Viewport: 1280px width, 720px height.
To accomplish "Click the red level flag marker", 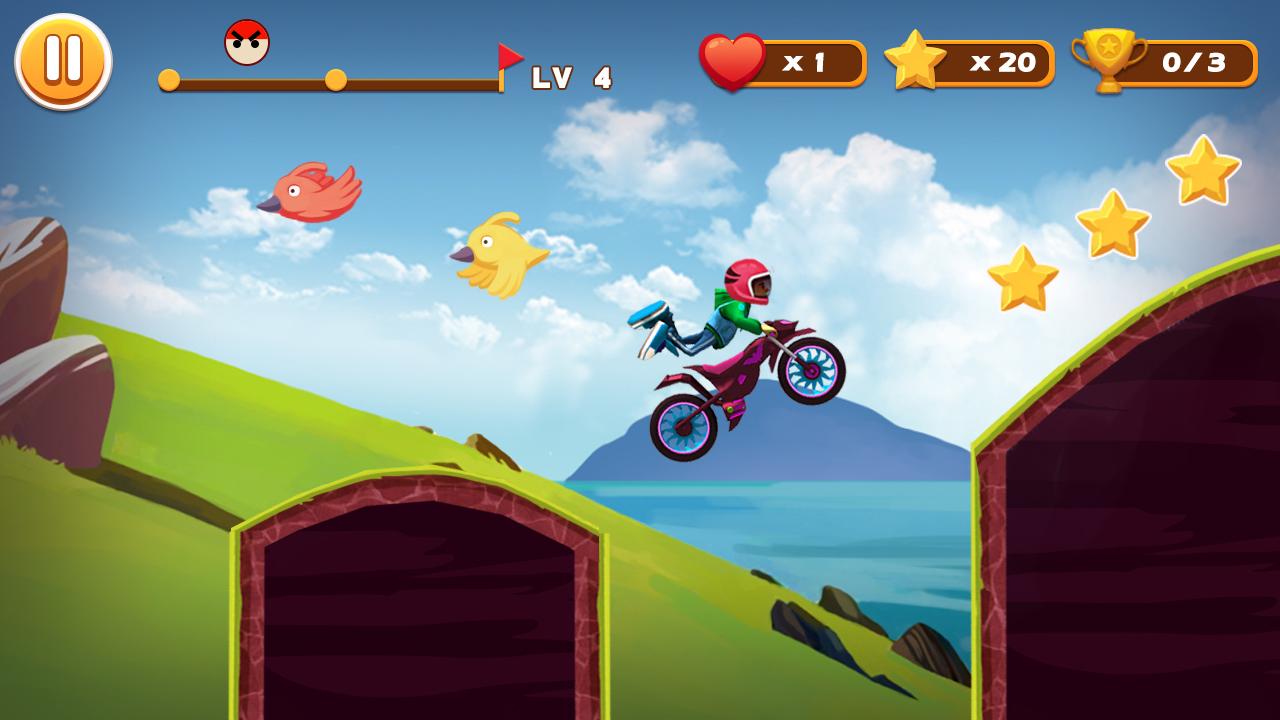I will (508, 56).
